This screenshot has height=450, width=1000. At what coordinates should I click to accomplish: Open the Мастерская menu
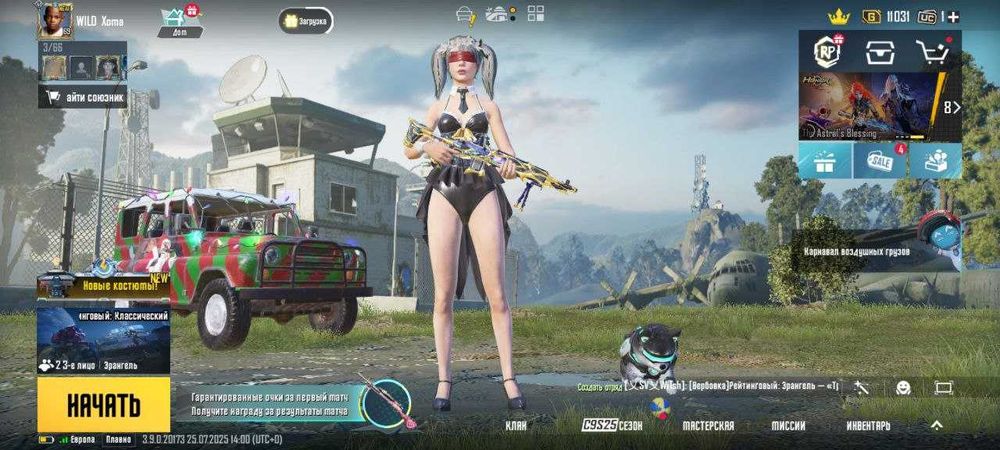[708, 425]
